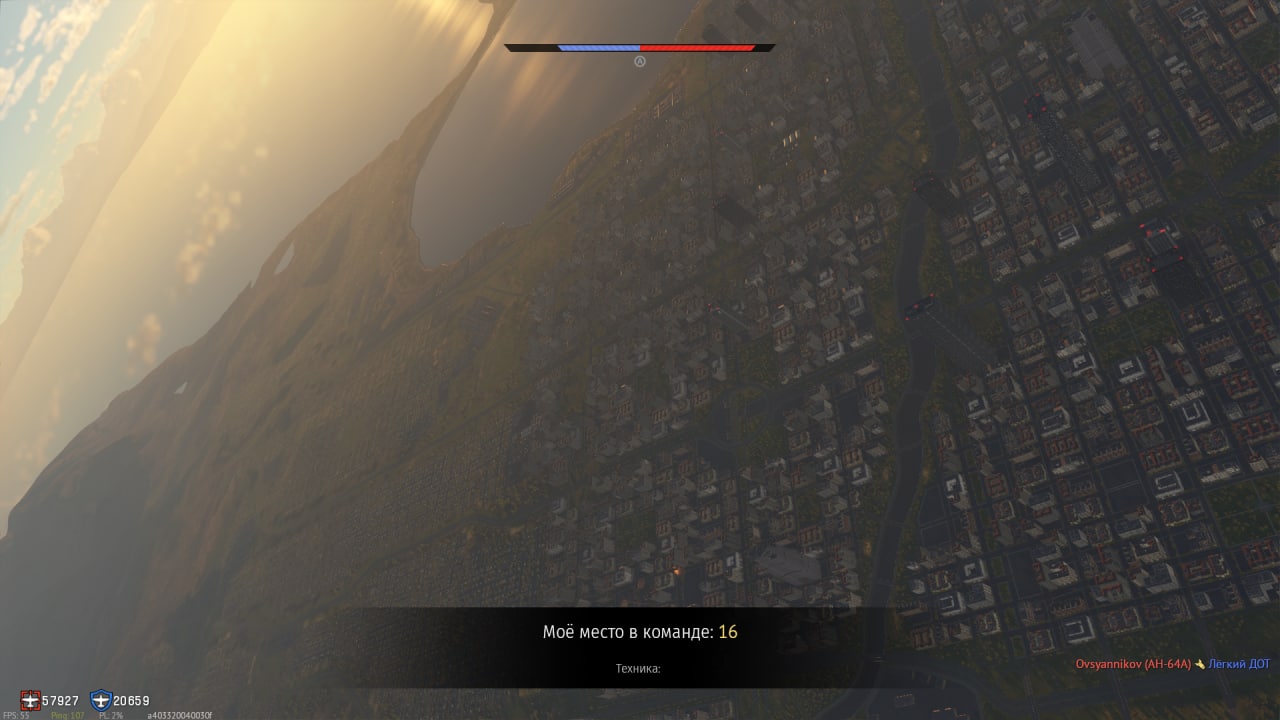Click the capture point A marker
Image resolution: width=1280 pixels, height=720 pixels.
[640, 61]
